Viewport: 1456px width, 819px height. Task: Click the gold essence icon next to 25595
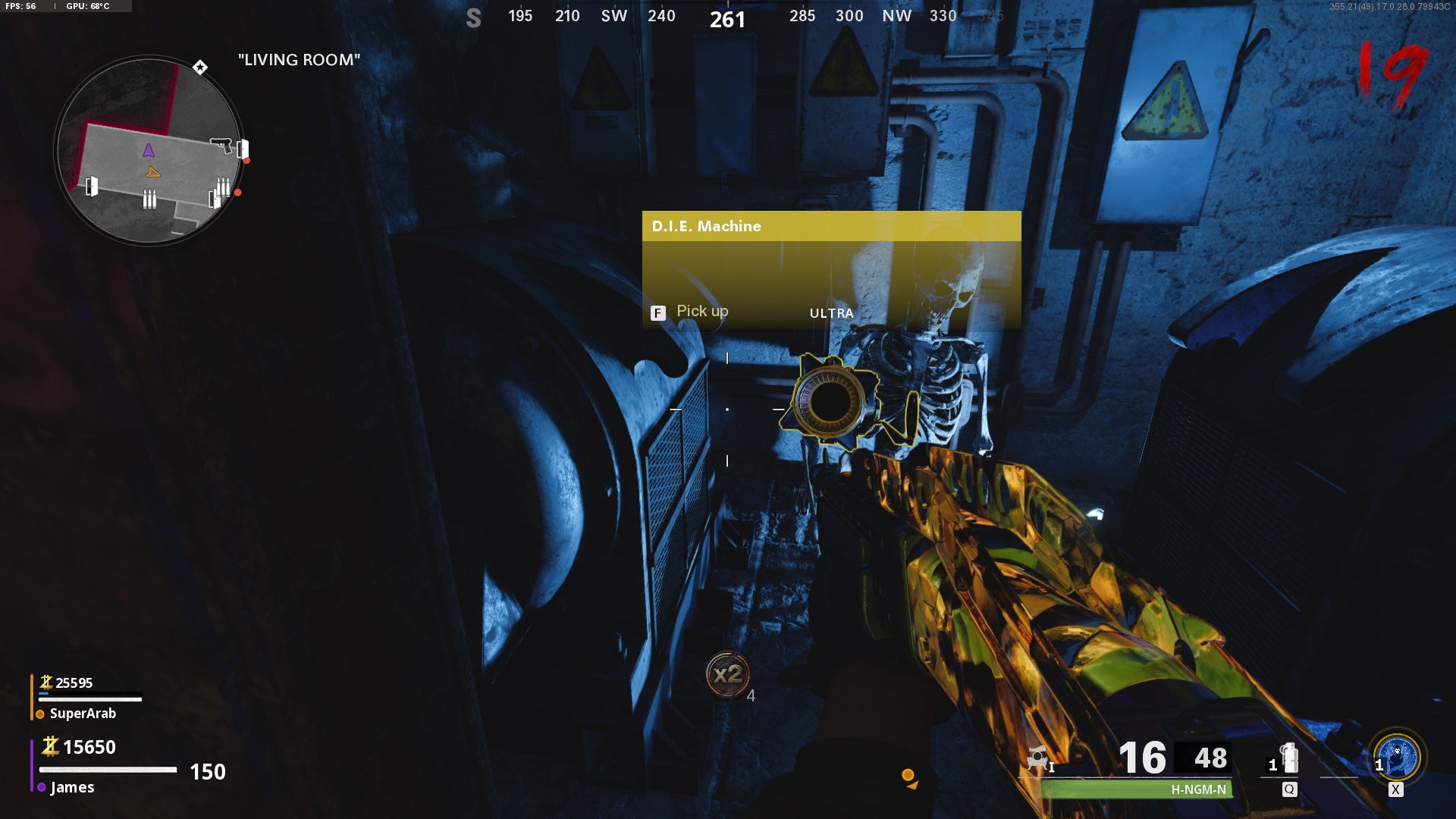(47, 682)
